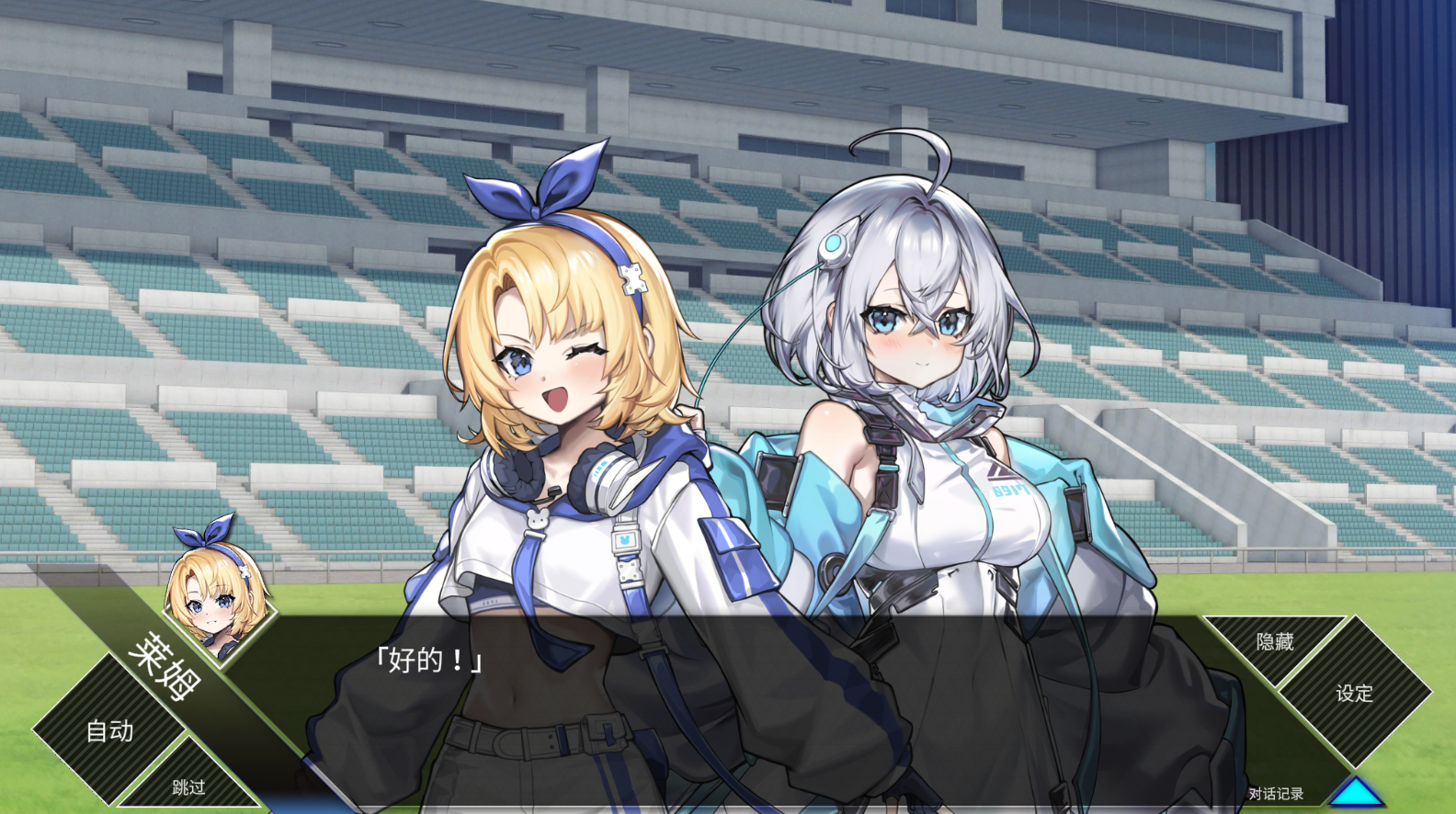Image resolution: width=1456 pixels, height=814 pixels.
Task: Hide the dialogue box with 隐藏
Action: click(1274, 641)
